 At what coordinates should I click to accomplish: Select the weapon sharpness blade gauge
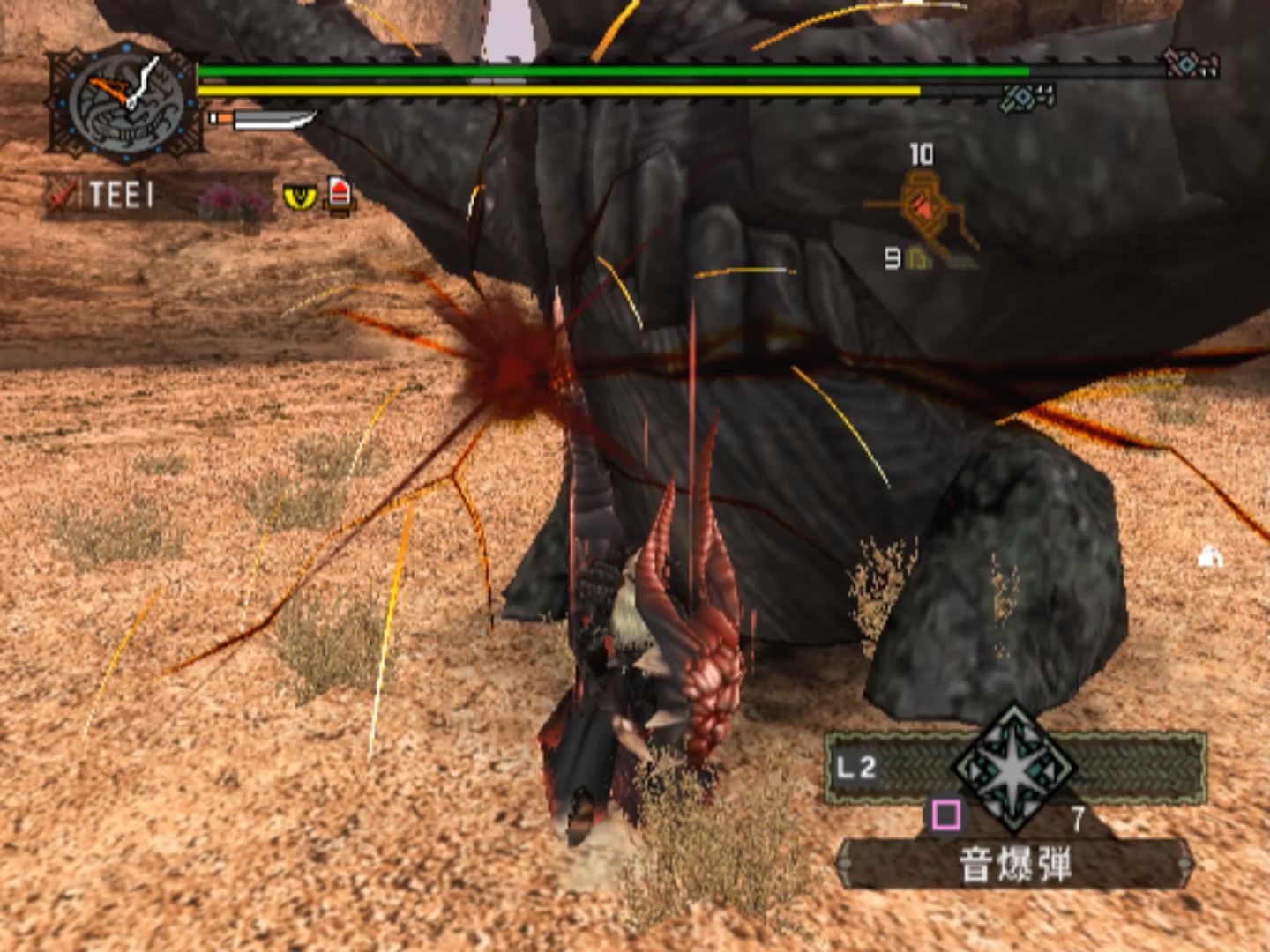point(265,118)
